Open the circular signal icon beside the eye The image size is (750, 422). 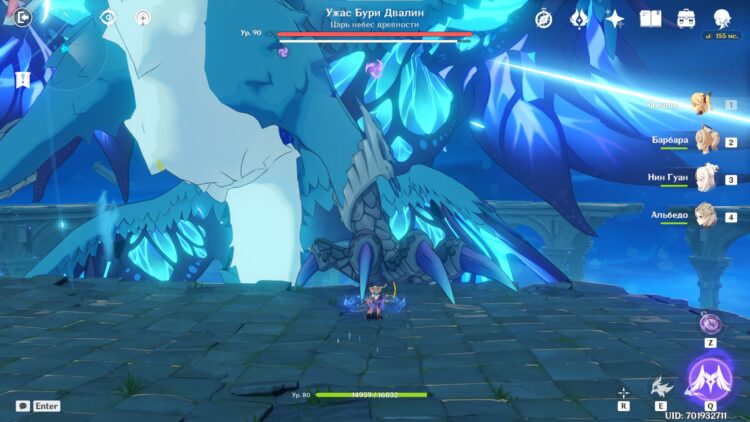click(x=143, y=17)
